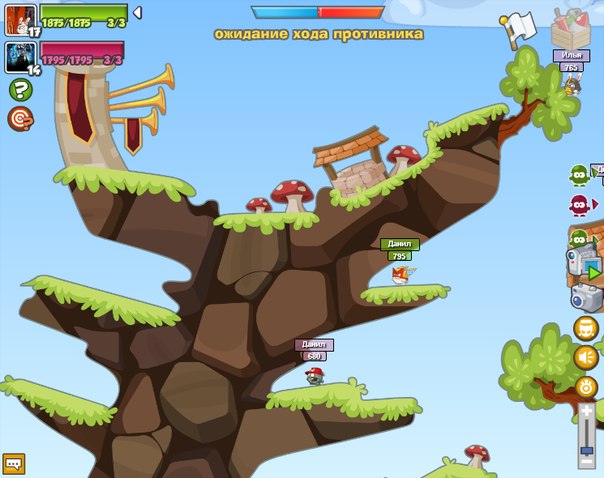Toggle the sound speaker button
This screenshot has height=478, width=604.
pyautogui.click(x=586, y=356)
